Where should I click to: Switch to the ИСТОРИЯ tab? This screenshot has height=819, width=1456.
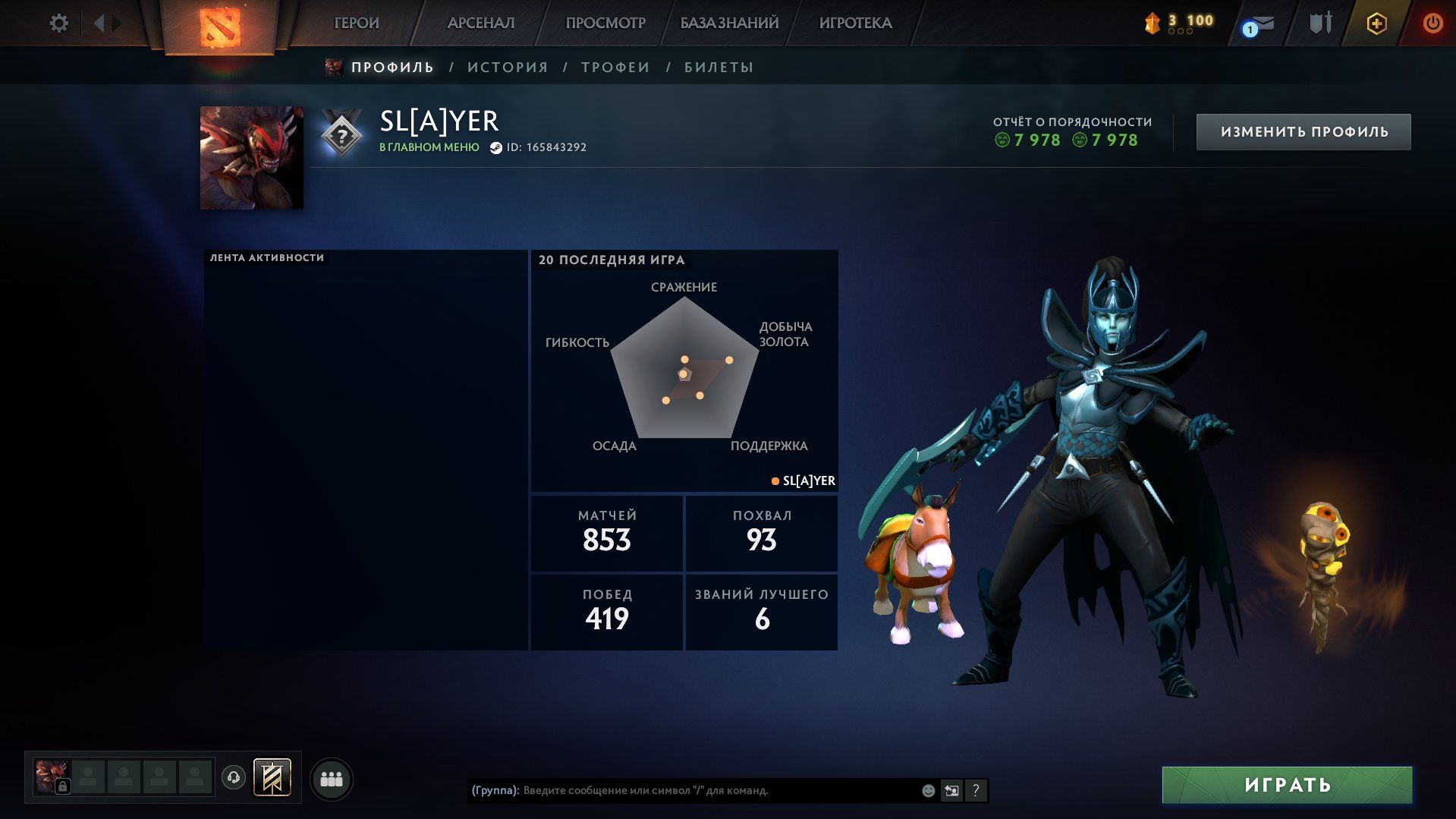(508, 68)
